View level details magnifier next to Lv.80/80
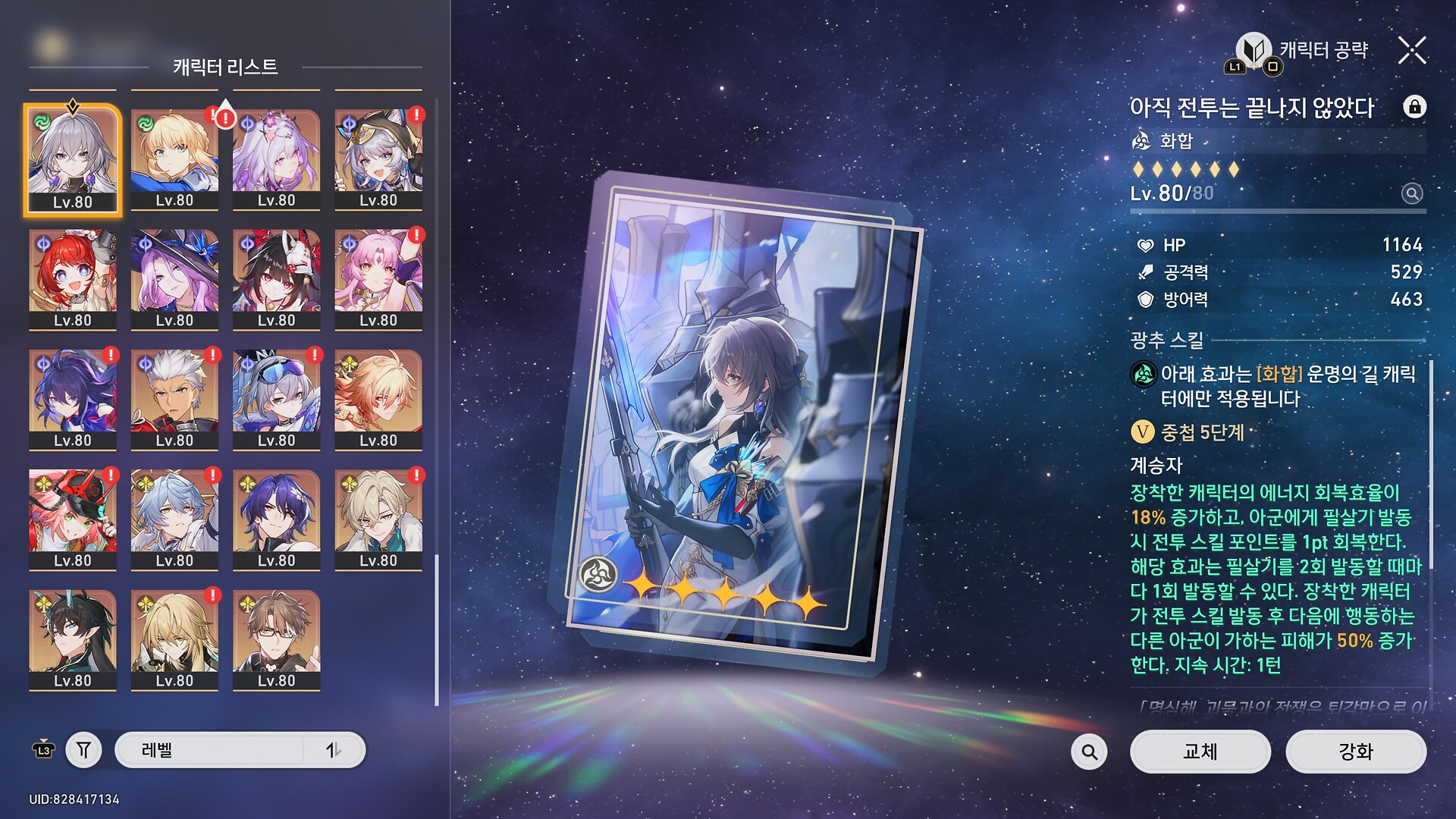This screenshot has height=819, width=1456. coord(1411,193)
